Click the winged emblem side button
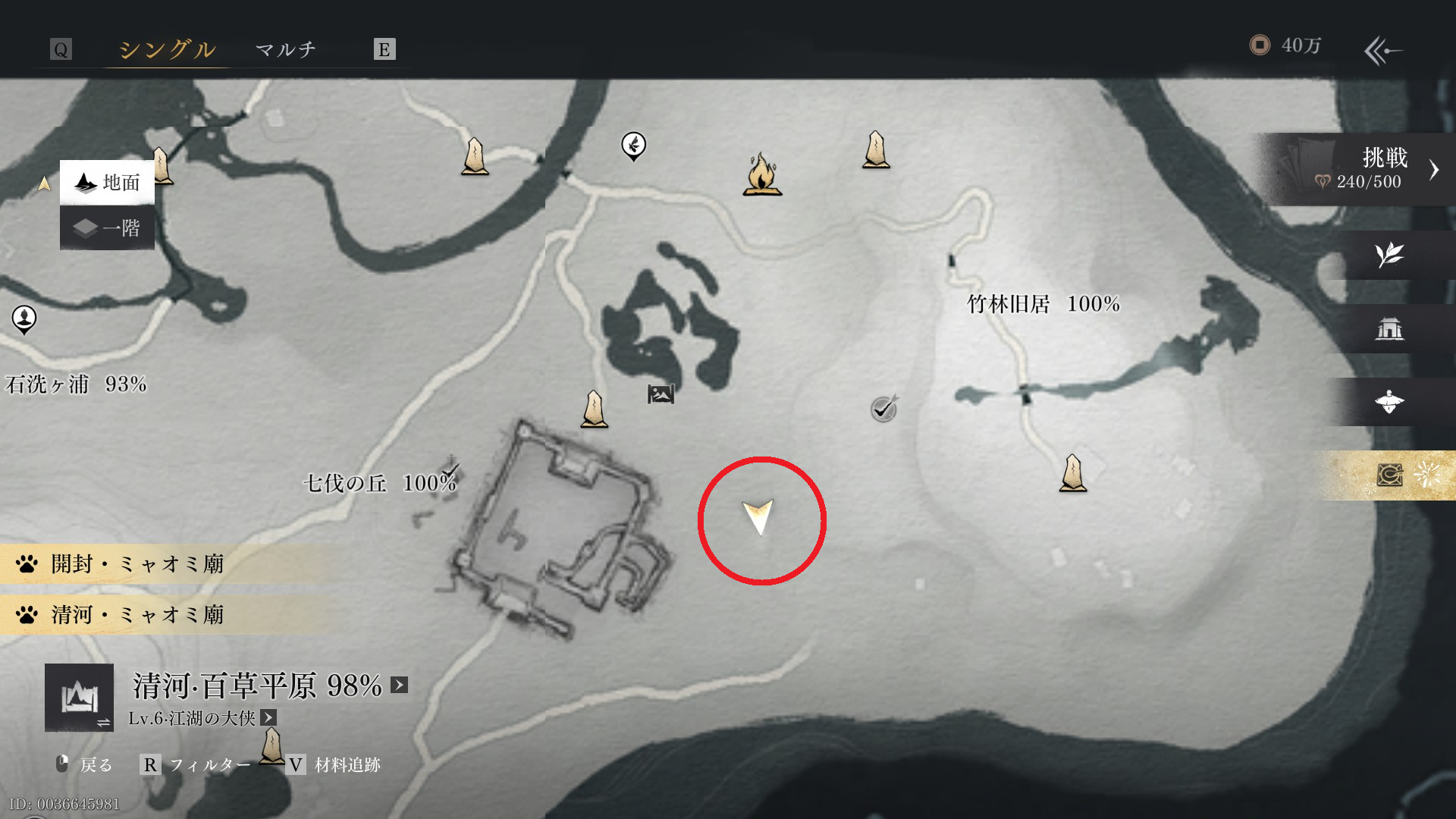The height and width of the screenshot is (819, 1456). pos(1389,402)
